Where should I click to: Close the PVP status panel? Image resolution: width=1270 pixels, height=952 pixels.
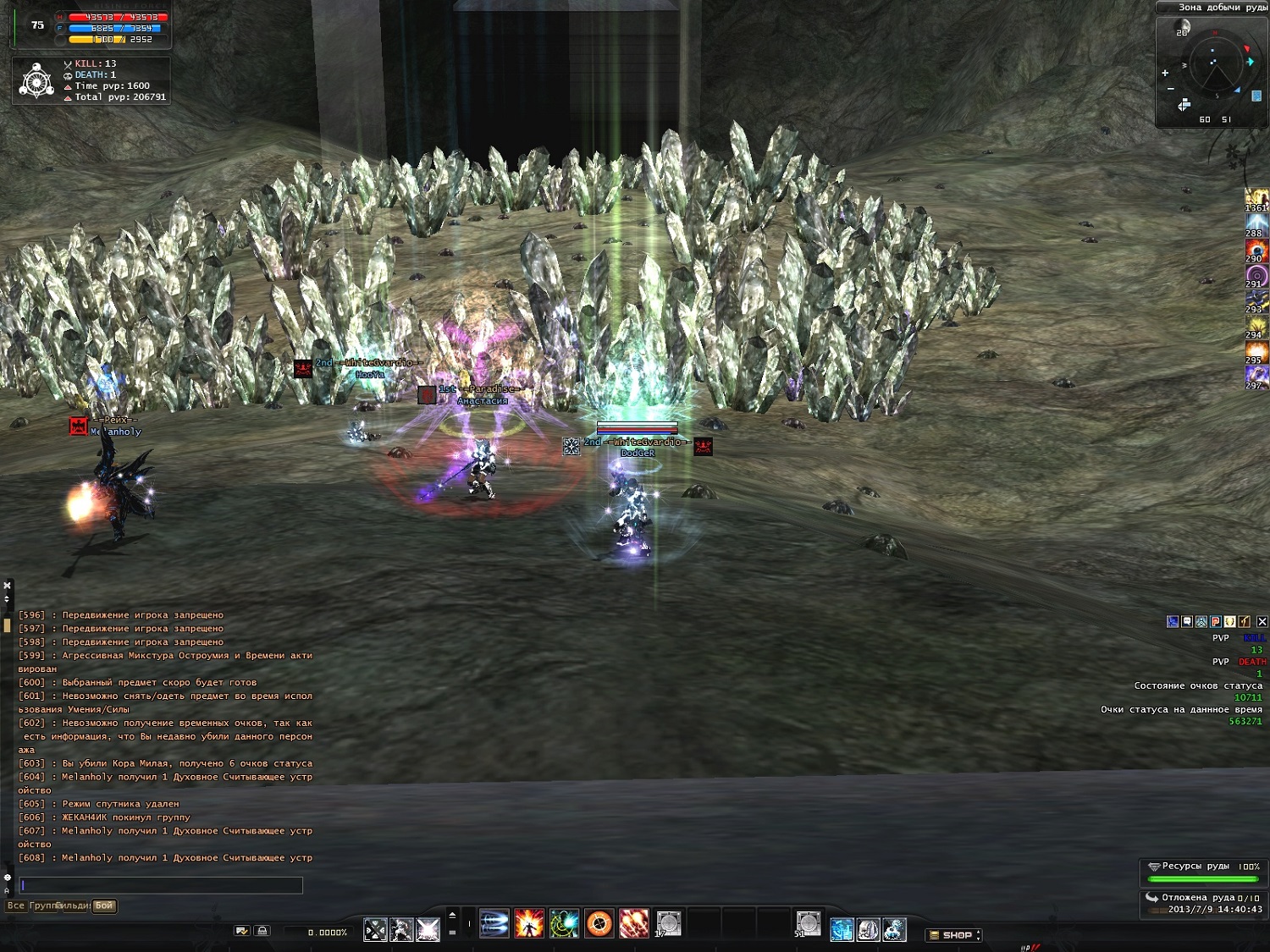pyautogui.click(x=1262, y=622)
